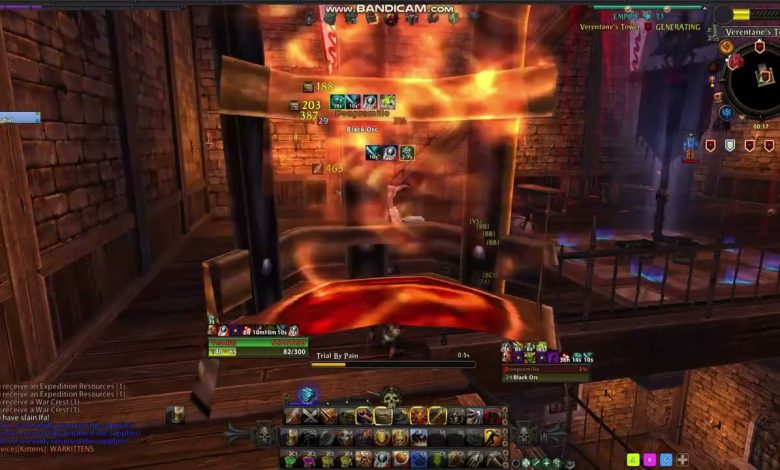780x470 pixels.
Task: Click the glowing blue icon above hotbar
Action: click(x=309, y=395)
